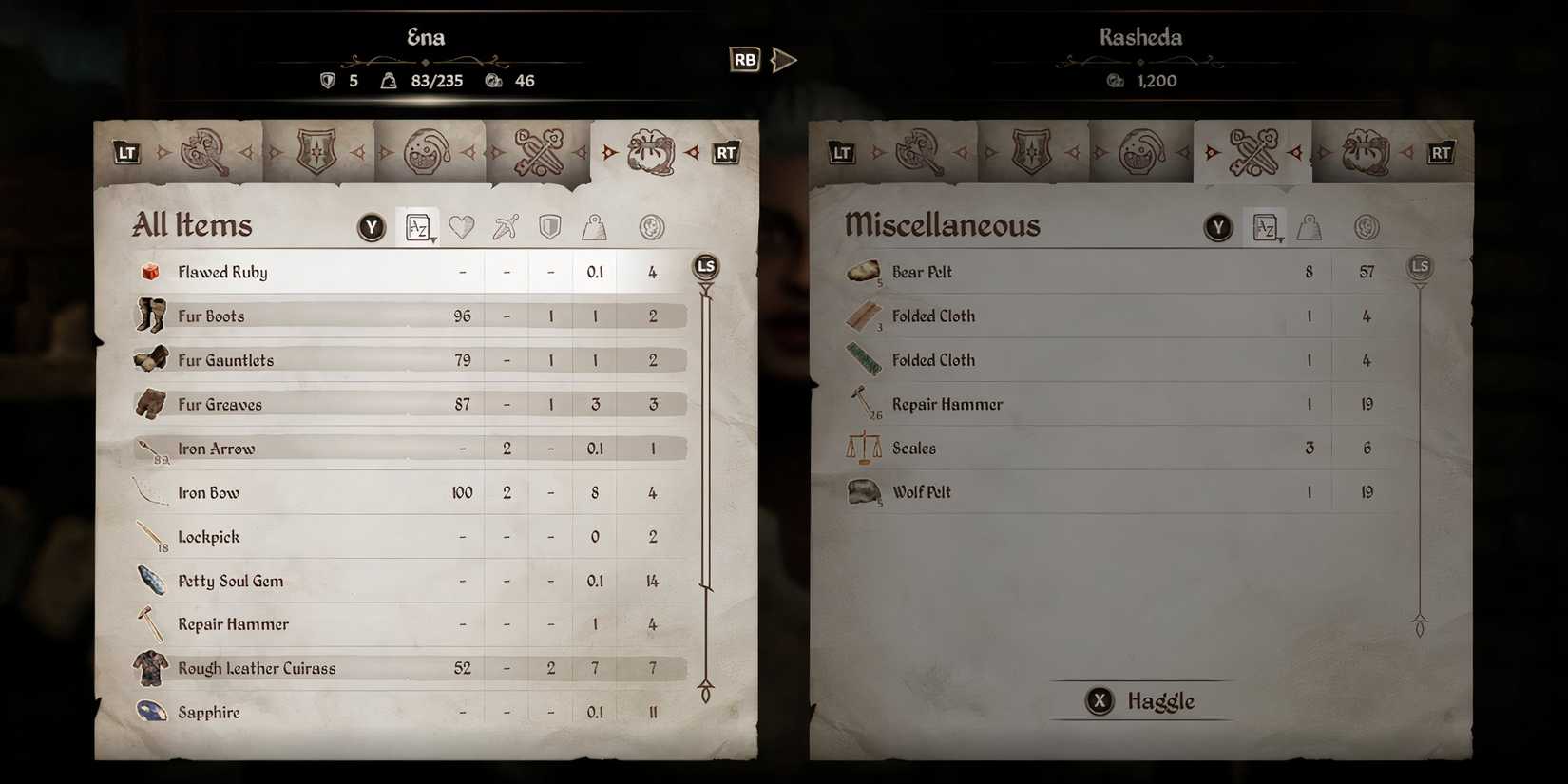Sort by armor using the shield sort icon

(550, 227)
